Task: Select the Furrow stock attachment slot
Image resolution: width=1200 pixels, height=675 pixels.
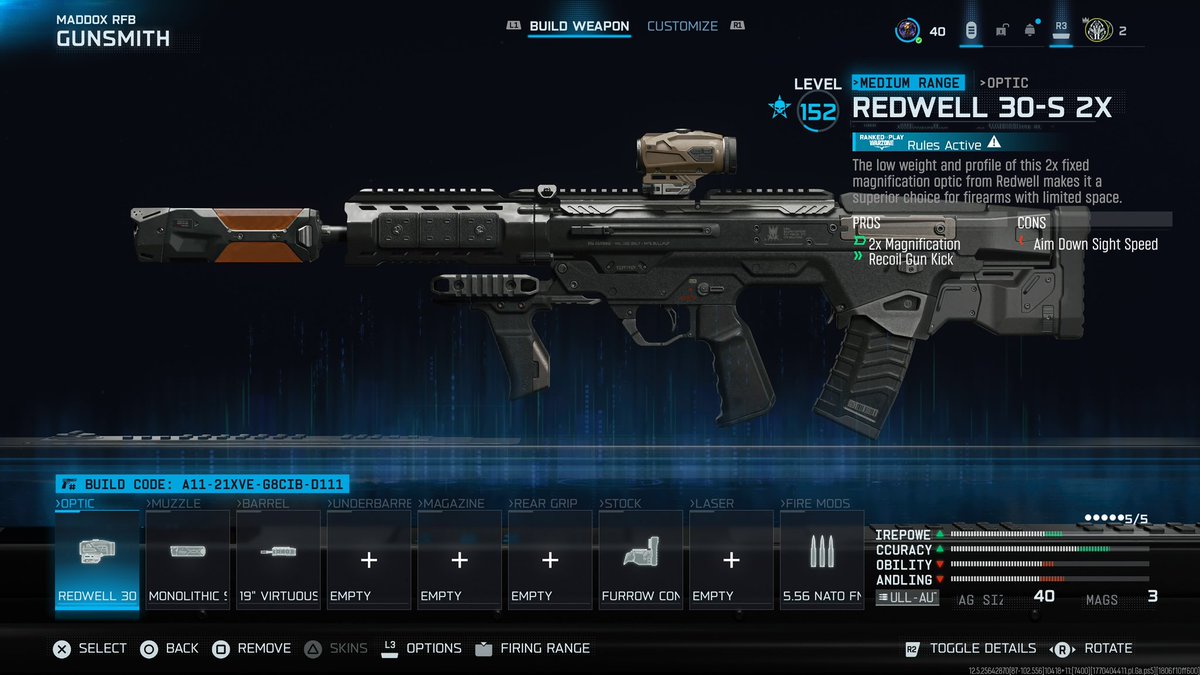Action: click(x=641, y=559)
